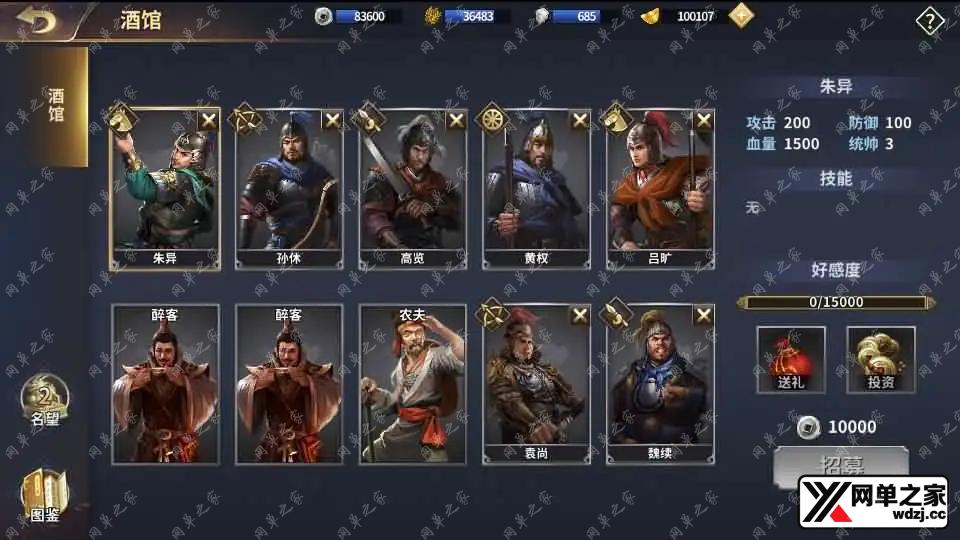Dismiss 孙休 with the X button
This screenshot has height=540, width=960.
[x=332, y=120]
